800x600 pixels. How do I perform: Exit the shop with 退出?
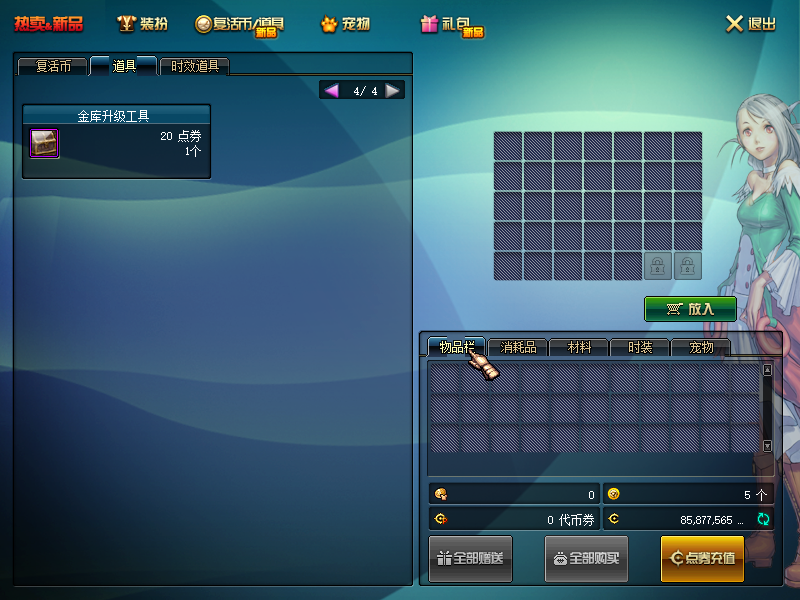click(750, 24)
